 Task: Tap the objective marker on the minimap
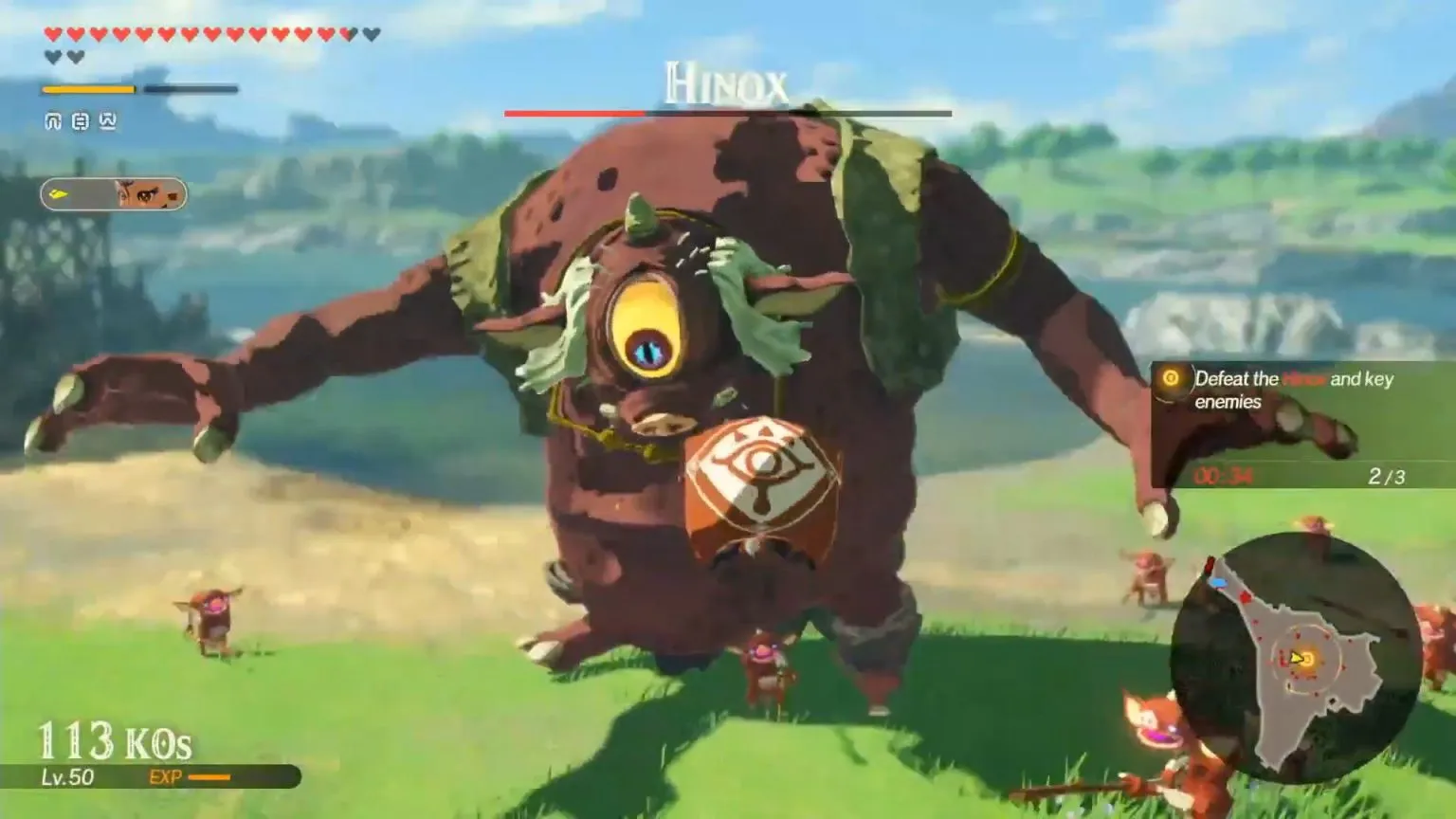1306,658
